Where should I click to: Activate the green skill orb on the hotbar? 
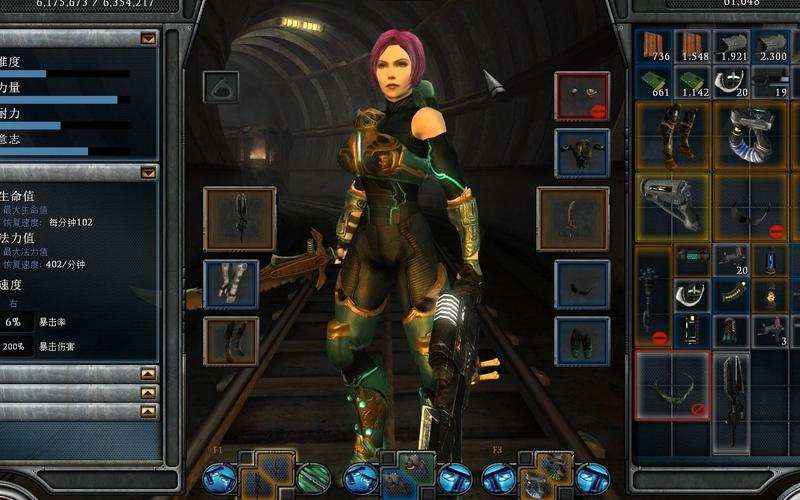pyautogui.click(x=314, y=478)
